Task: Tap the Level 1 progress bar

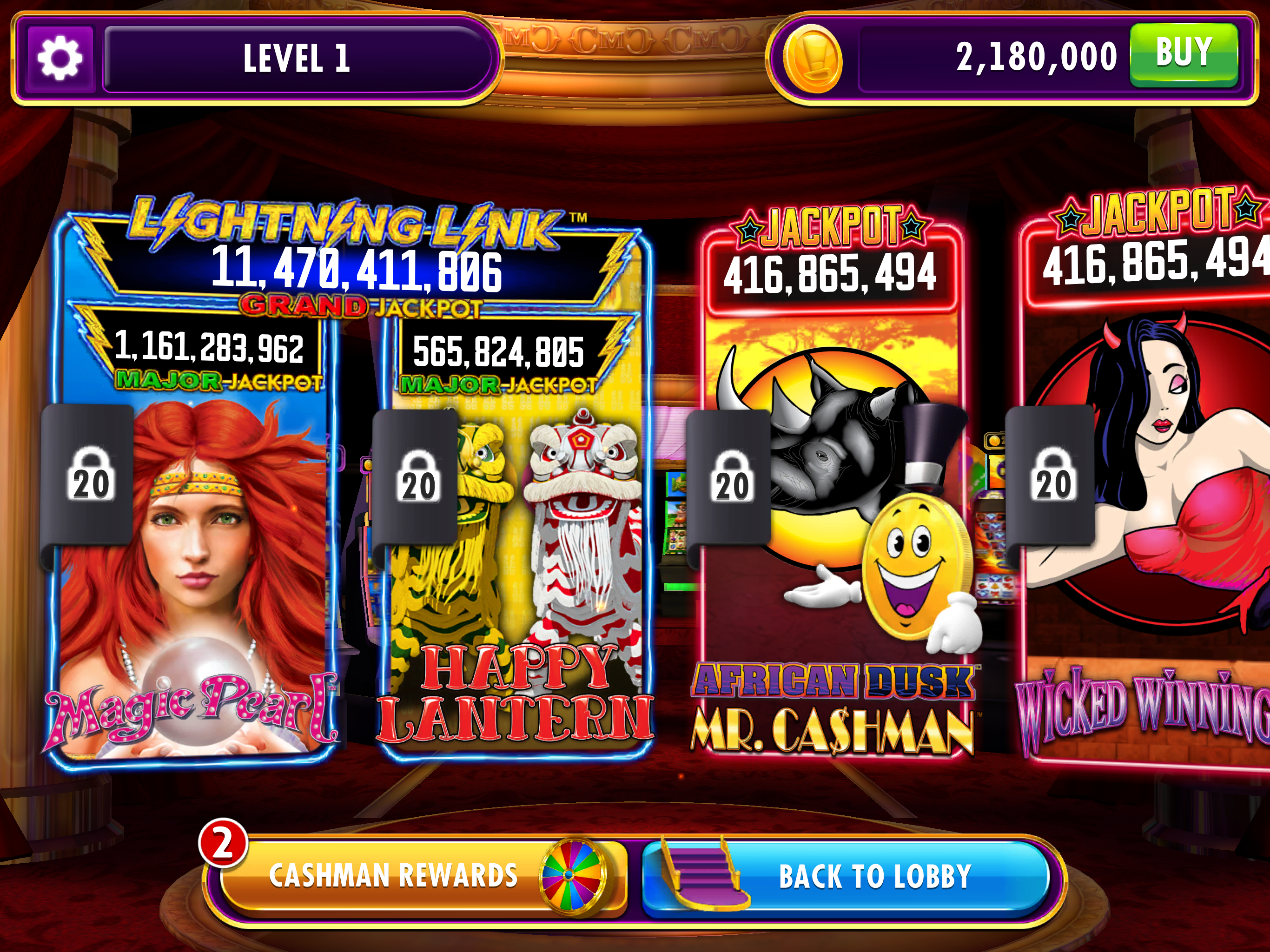Action: [x=297, y=59]
